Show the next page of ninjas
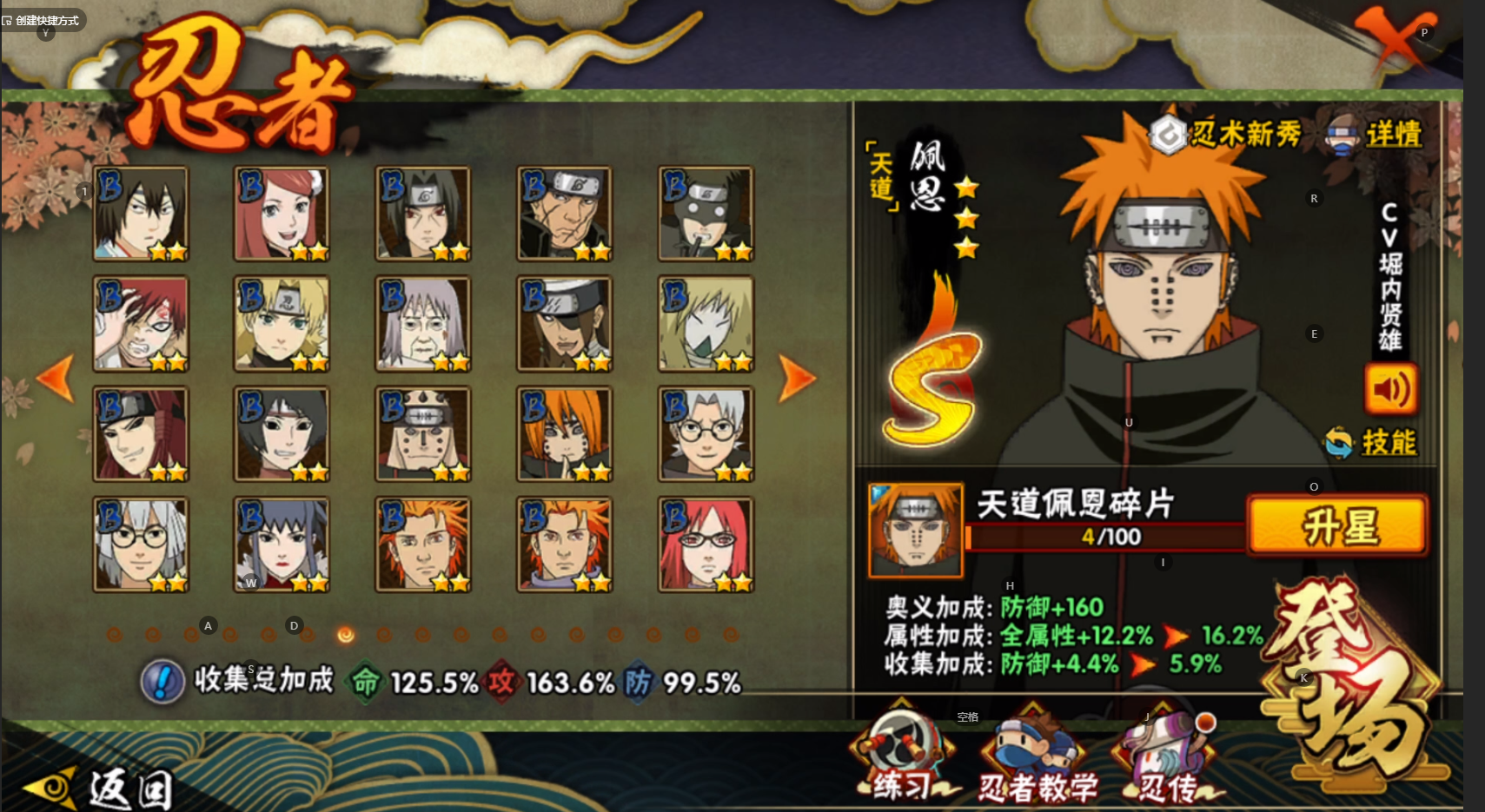Viewport: 1485px width, 812px height. (796, 379)
